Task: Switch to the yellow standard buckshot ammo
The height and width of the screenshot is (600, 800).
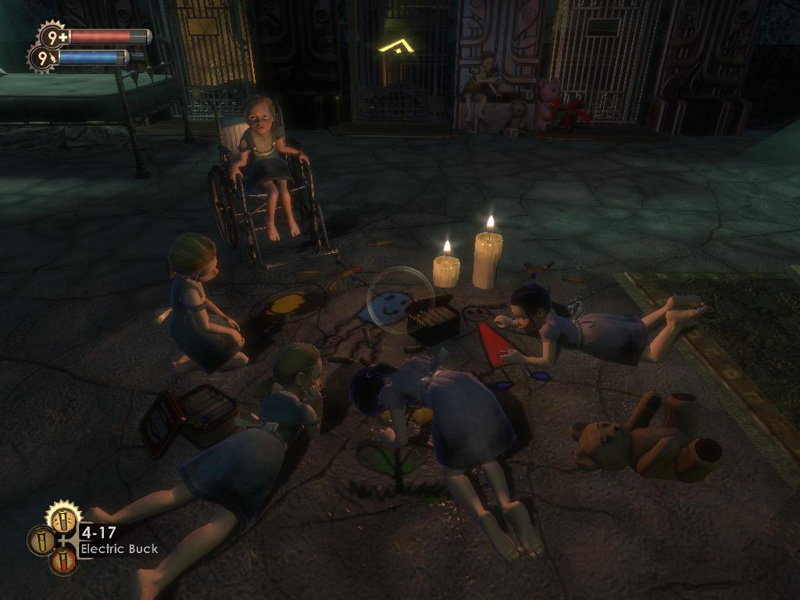Action: [41, 541]
